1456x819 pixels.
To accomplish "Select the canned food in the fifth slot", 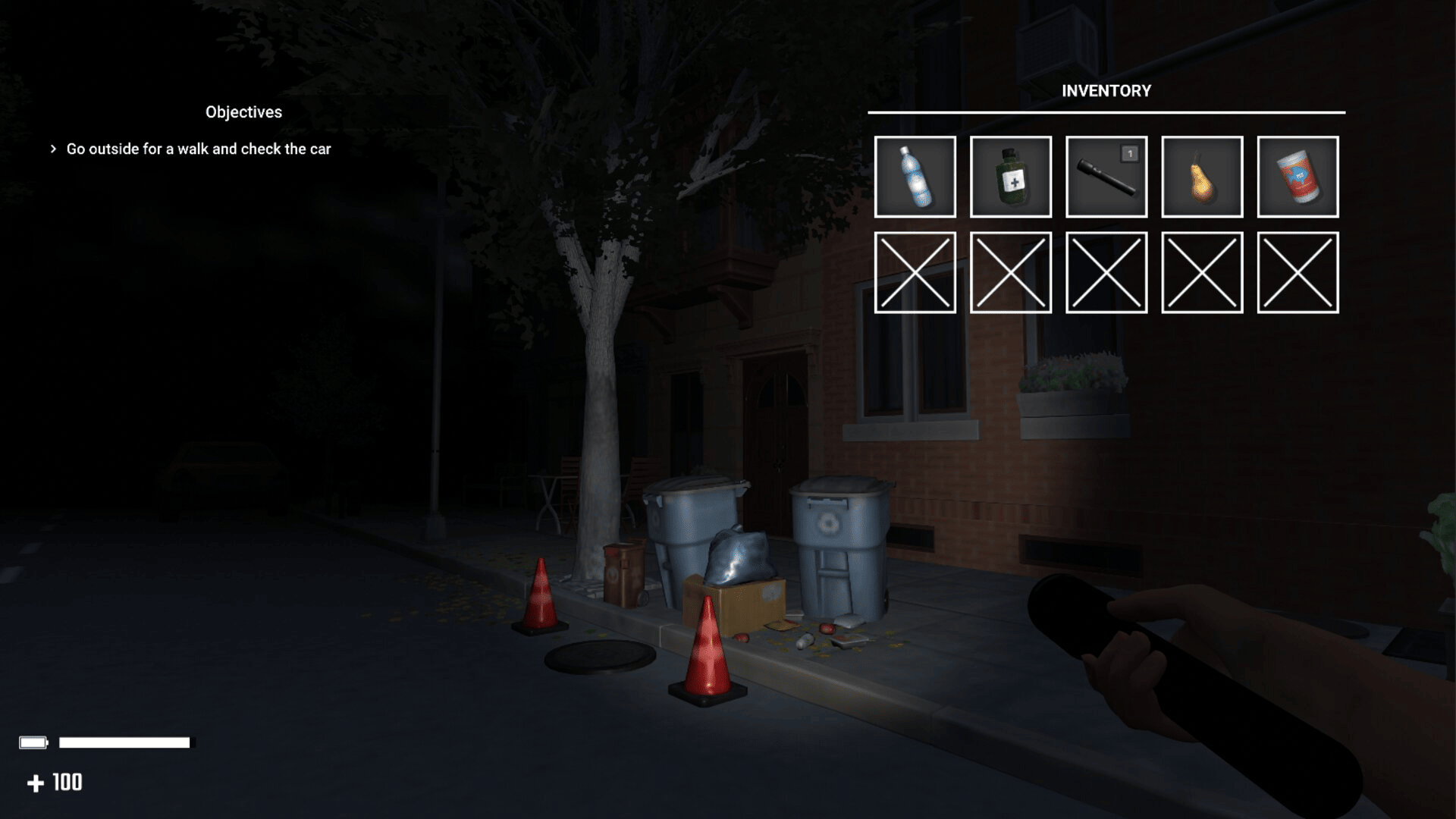I will pos(1298,177).
